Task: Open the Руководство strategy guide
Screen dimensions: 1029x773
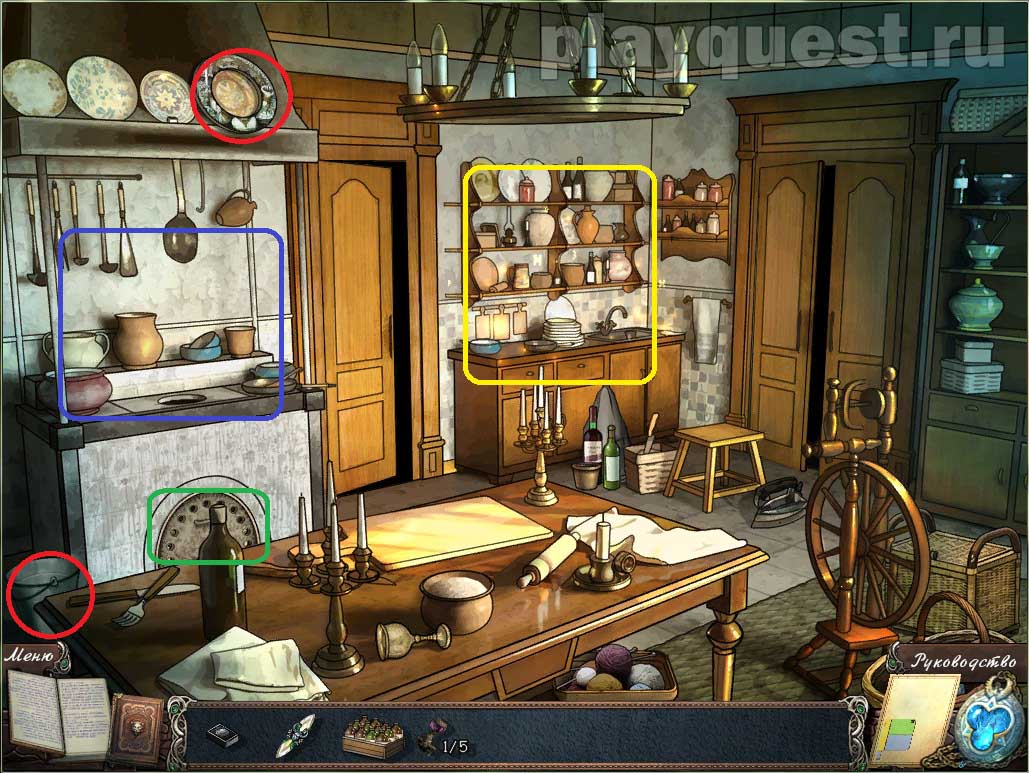Action: click(961, 660)
